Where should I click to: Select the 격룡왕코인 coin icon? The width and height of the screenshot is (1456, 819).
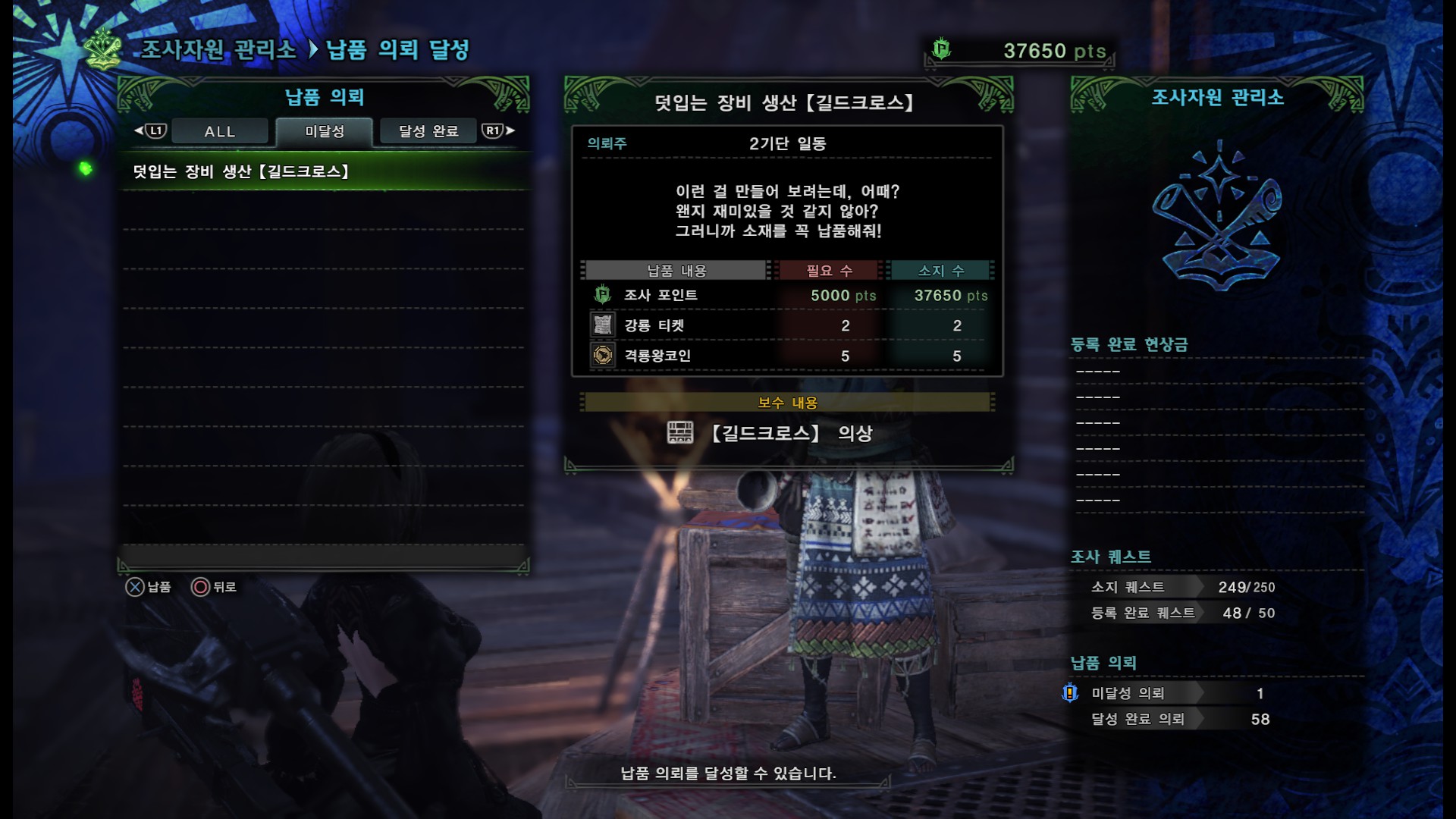click(601, 354)
